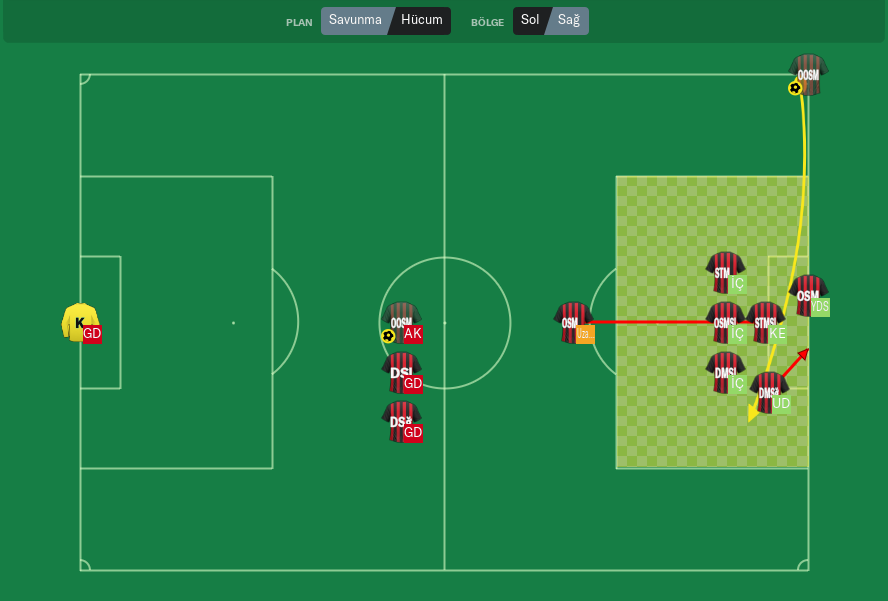Pick the DMSğ shirt tagged UD

(x=768, y=392)
